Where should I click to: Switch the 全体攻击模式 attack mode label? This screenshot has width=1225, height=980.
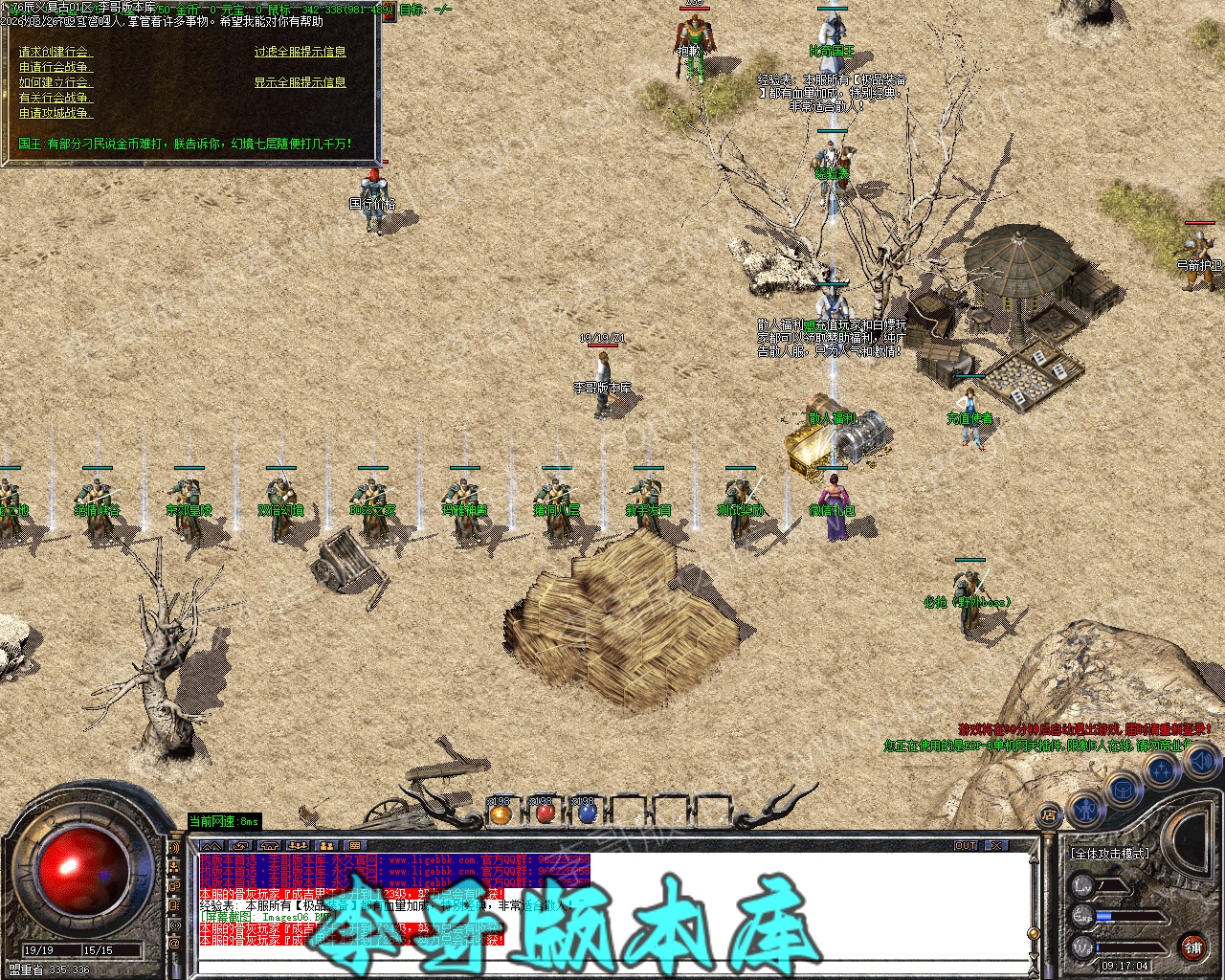click(1110, 853)
